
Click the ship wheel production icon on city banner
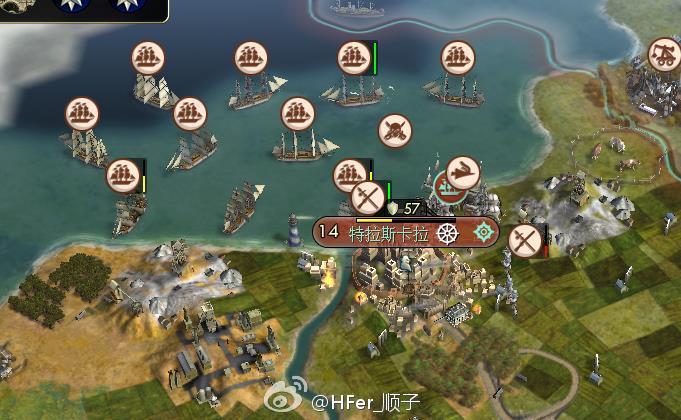[x=446, y=233]
